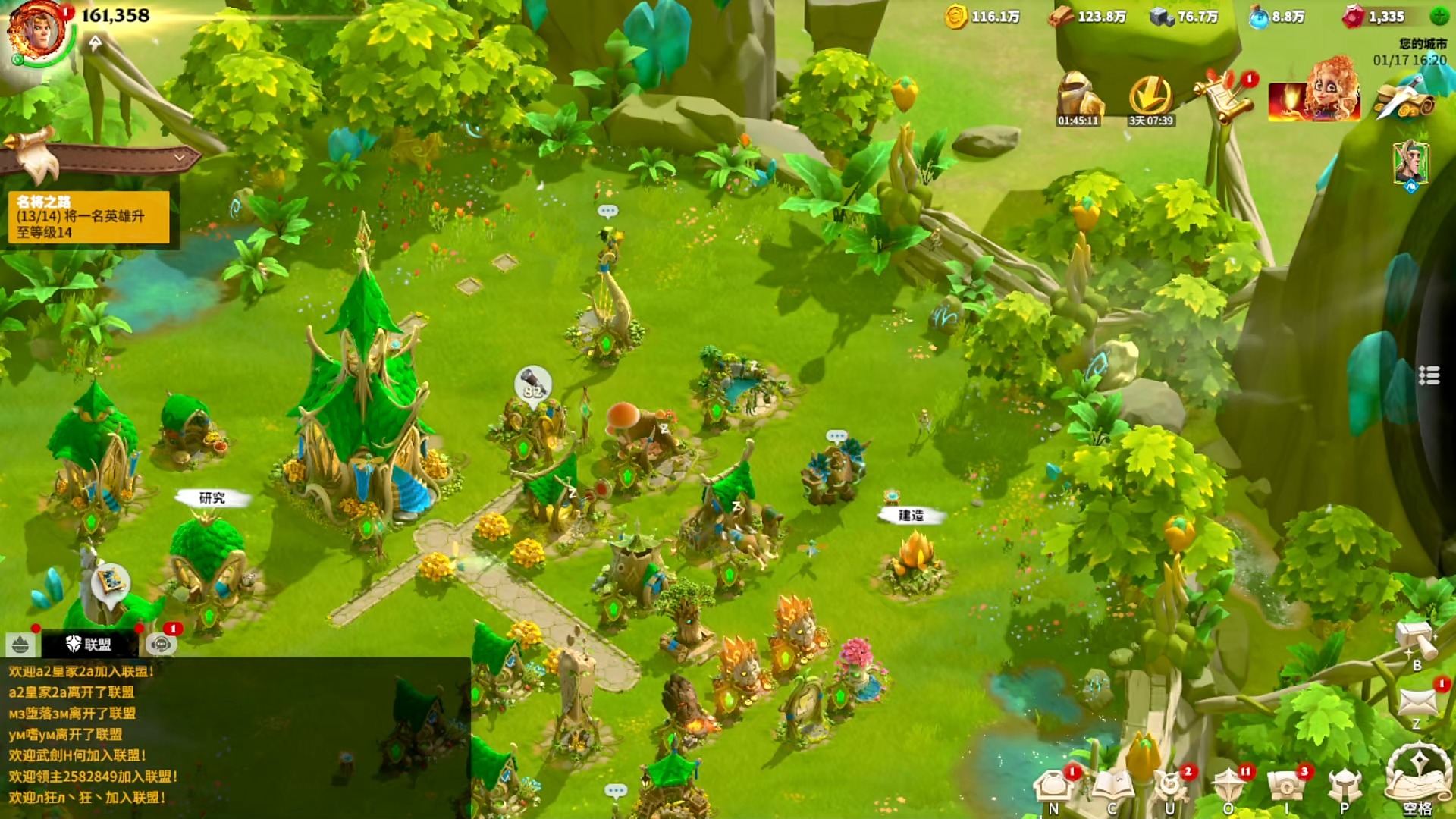Open the list menu icon

pyautogui.click(x=1429, y=375)
